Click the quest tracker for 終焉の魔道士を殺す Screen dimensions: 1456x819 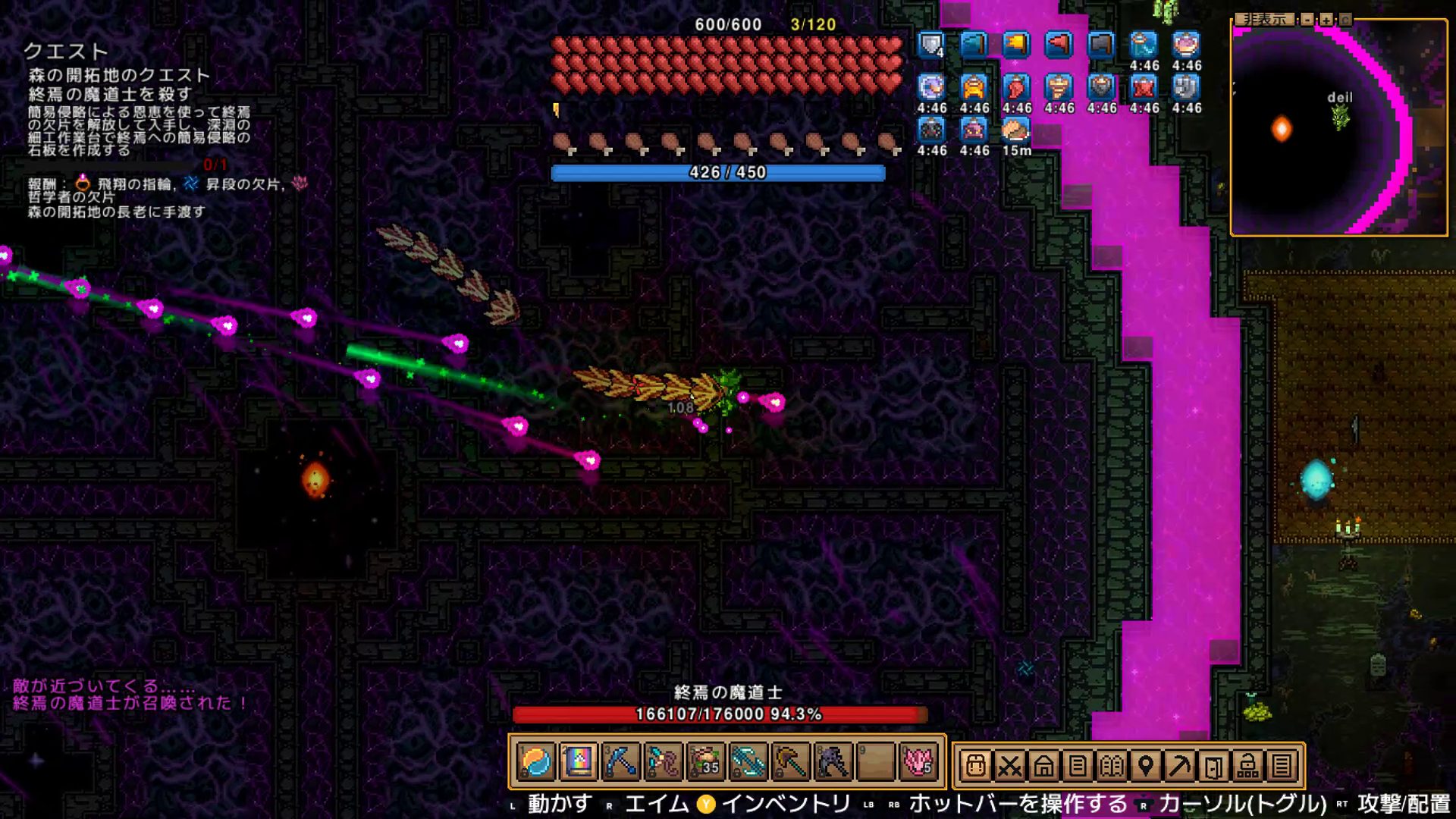[x=110, y=94]
